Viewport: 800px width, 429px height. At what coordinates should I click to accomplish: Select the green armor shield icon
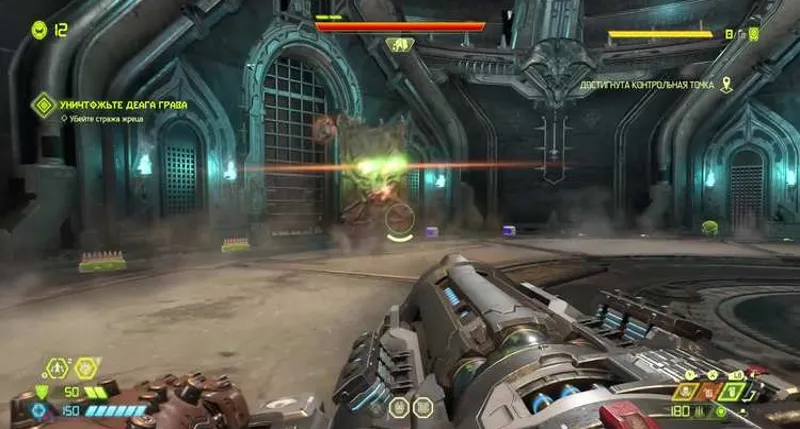41,392
